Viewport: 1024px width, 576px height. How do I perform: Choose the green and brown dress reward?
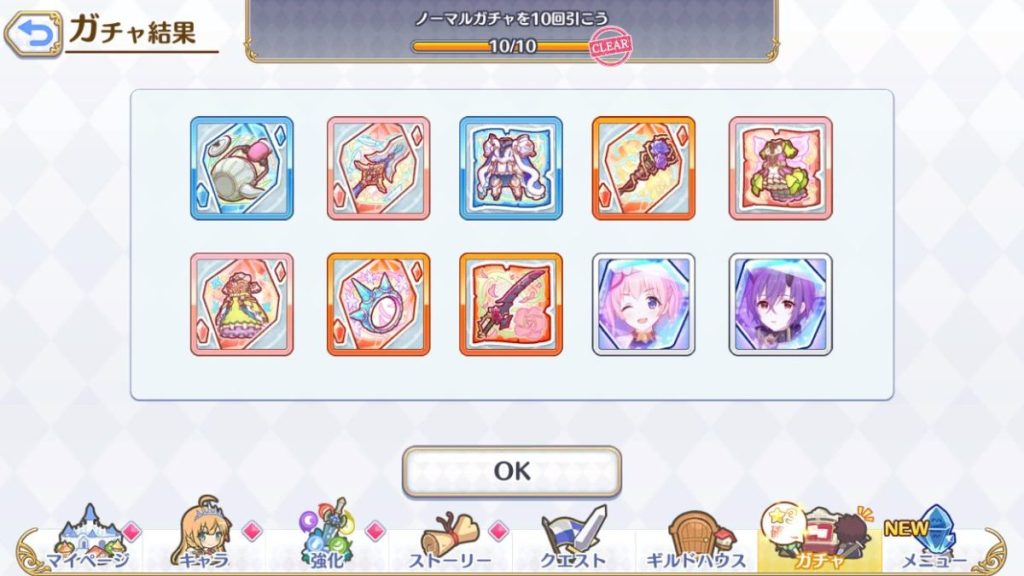[780, 168]
